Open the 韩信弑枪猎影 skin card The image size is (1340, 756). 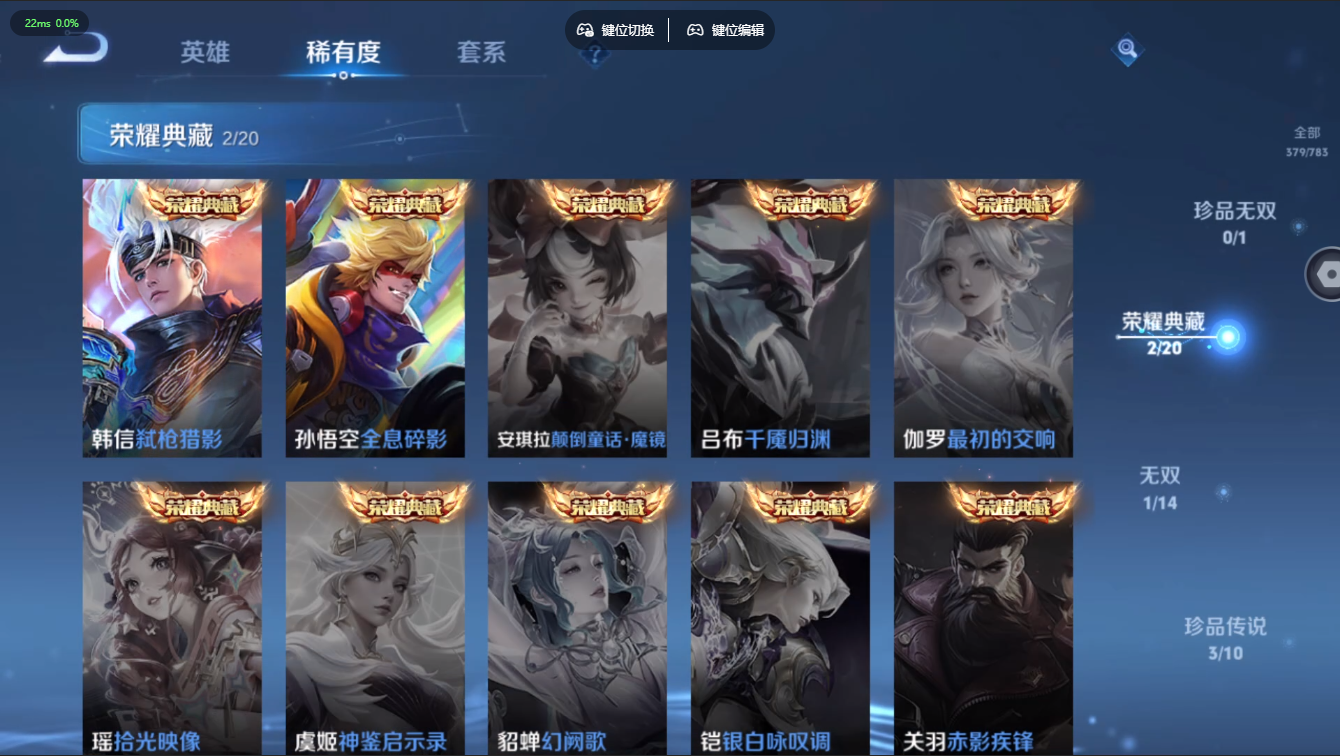click(x=174, y=318)
